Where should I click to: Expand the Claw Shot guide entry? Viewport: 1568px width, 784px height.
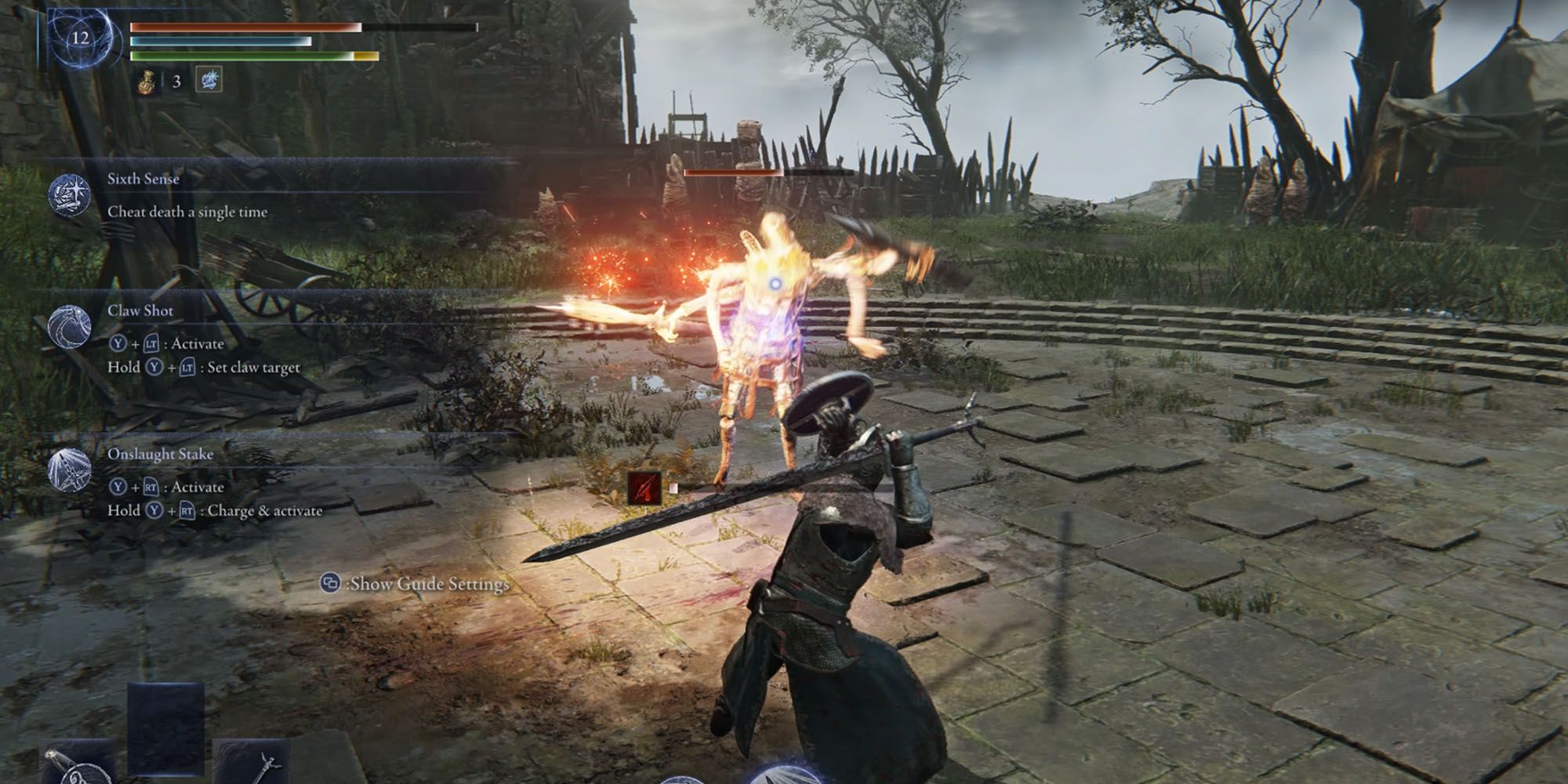(x=141, y=310)
